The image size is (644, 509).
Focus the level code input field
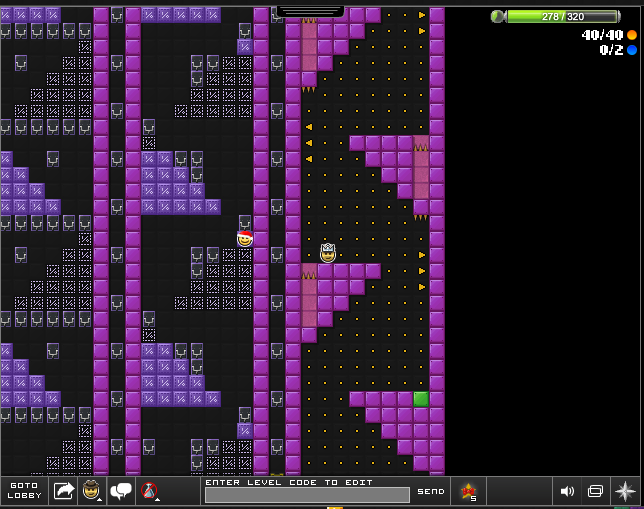point(307,494)
